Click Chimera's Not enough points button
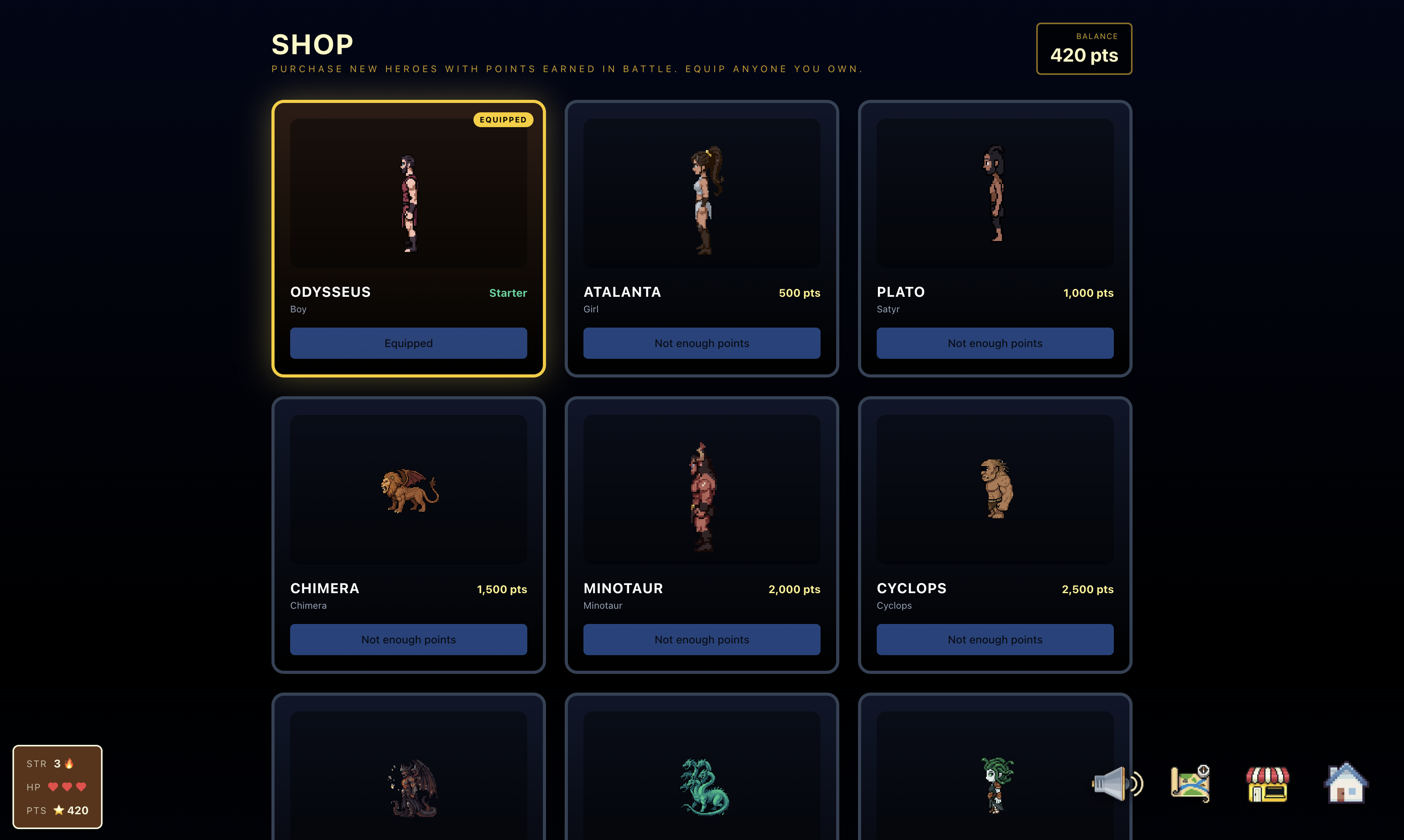Viewport: 1404px width, 840px height. [x=408, y=639]
